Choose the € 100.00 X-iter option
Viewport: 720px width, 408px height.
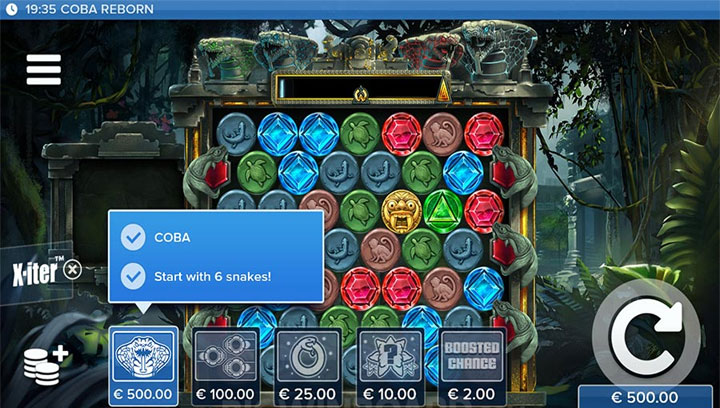[226, 366]
